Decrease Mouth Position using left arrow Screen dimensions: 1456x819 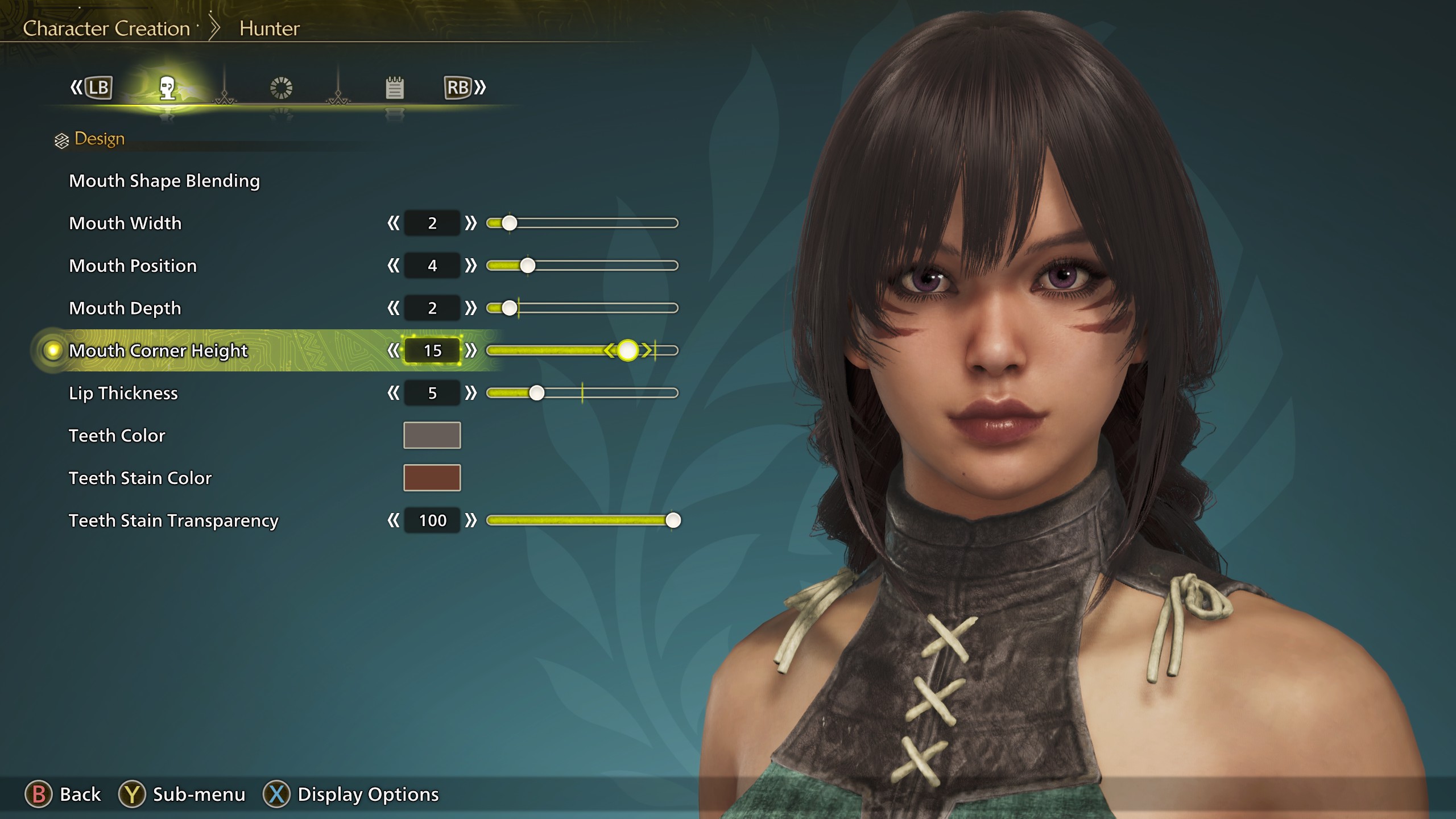[x=393, y=266]
